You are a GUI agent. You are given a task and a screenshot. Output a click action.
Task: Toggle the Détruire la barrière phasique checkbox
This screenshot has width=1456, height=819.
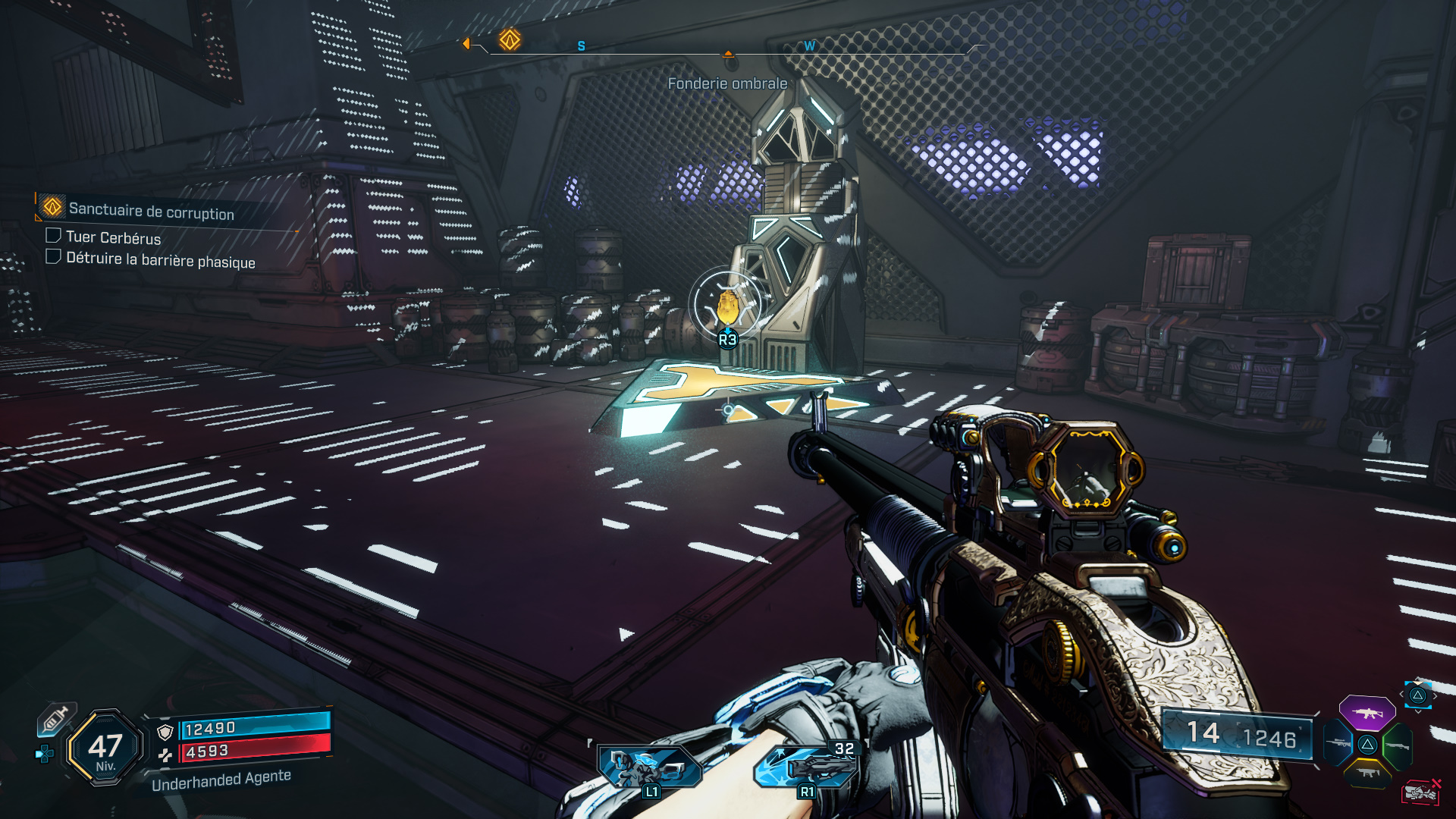click(x=53, y=257)
